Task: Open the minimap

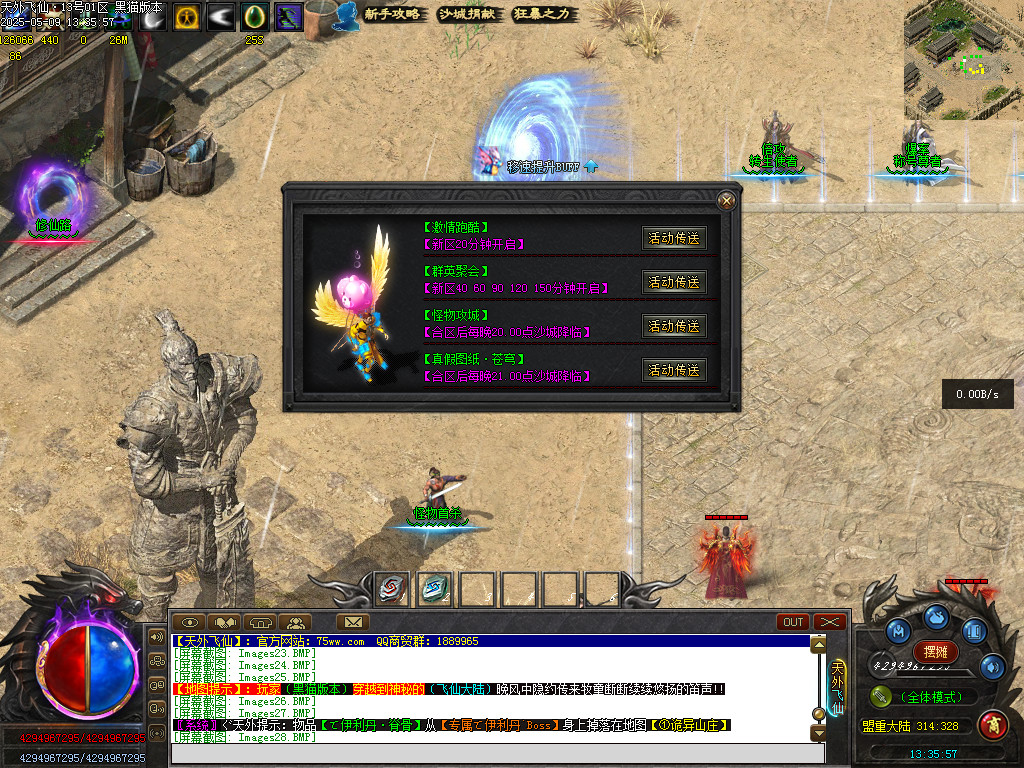Action: coord(963,60)
